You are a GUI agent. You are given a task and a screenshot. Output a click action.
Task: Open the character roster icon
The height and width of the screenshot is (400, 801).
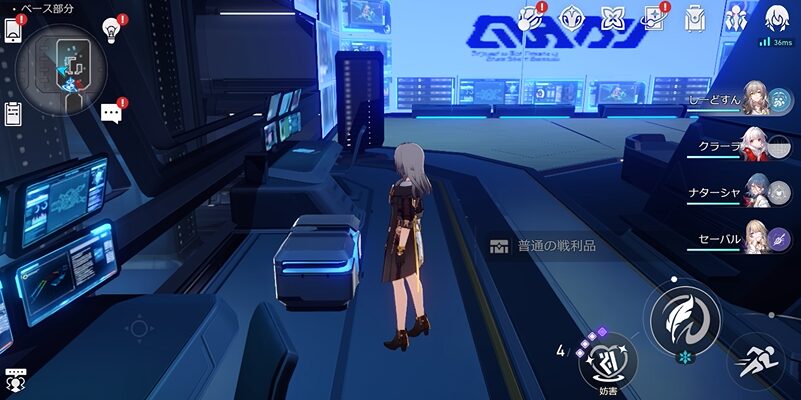[x=777, y=17]
